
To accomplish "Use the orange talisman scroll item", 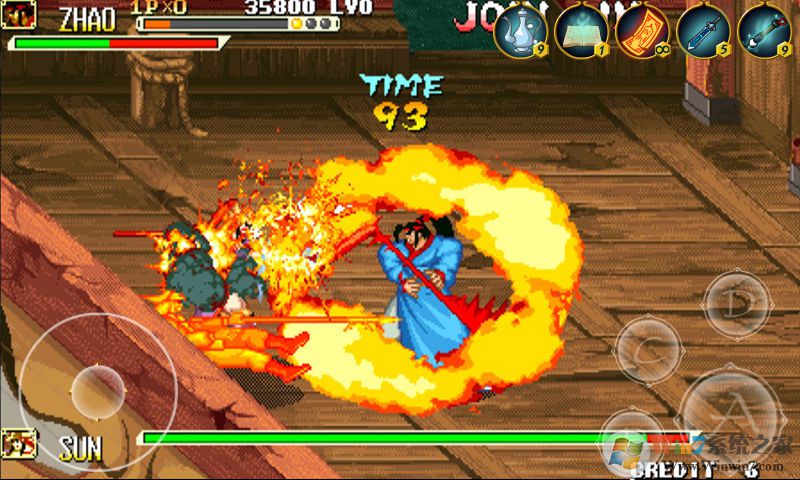I will click(x=643, y=30).
